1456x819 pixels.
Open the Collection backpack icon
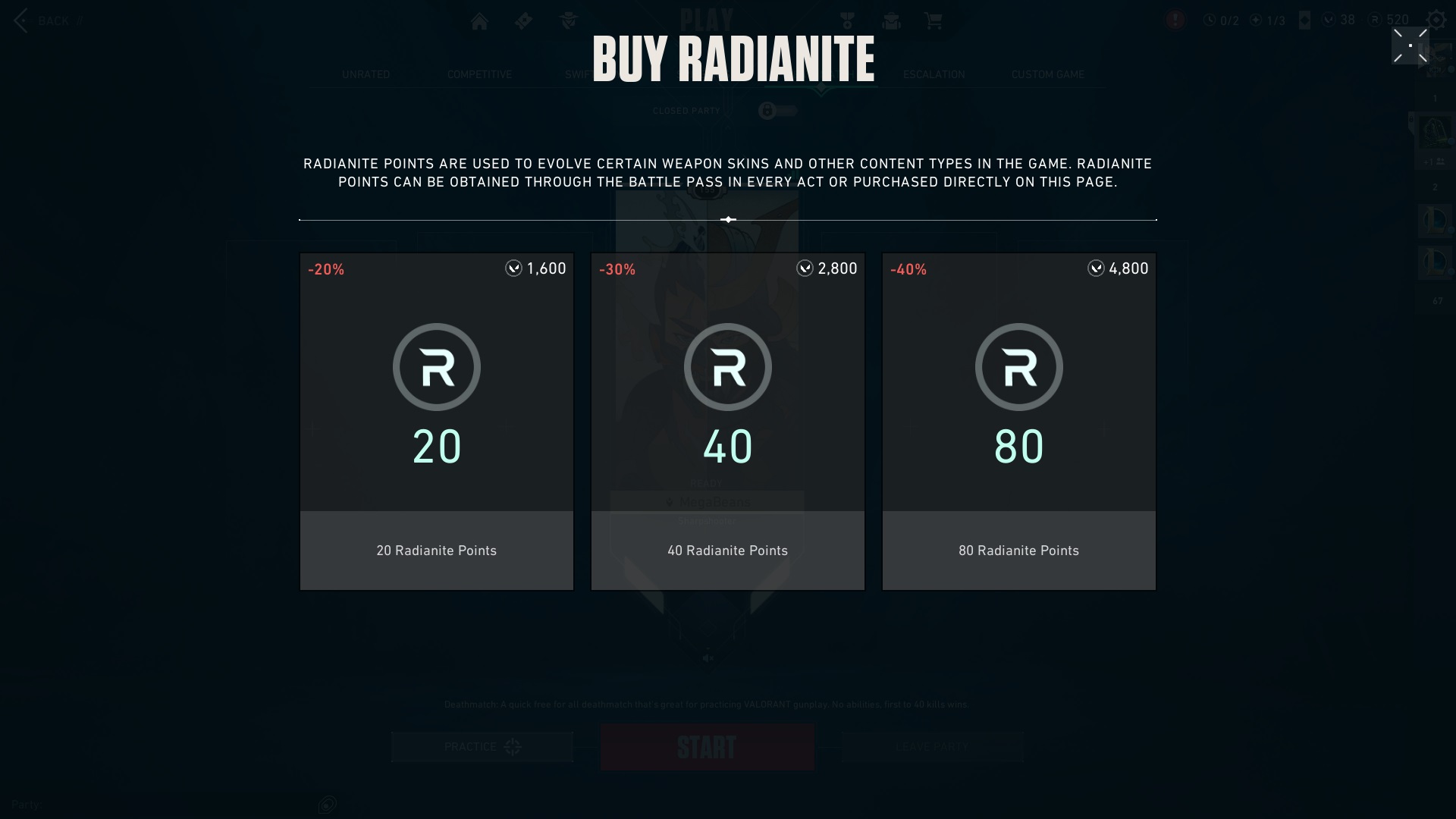pos(891,20)
